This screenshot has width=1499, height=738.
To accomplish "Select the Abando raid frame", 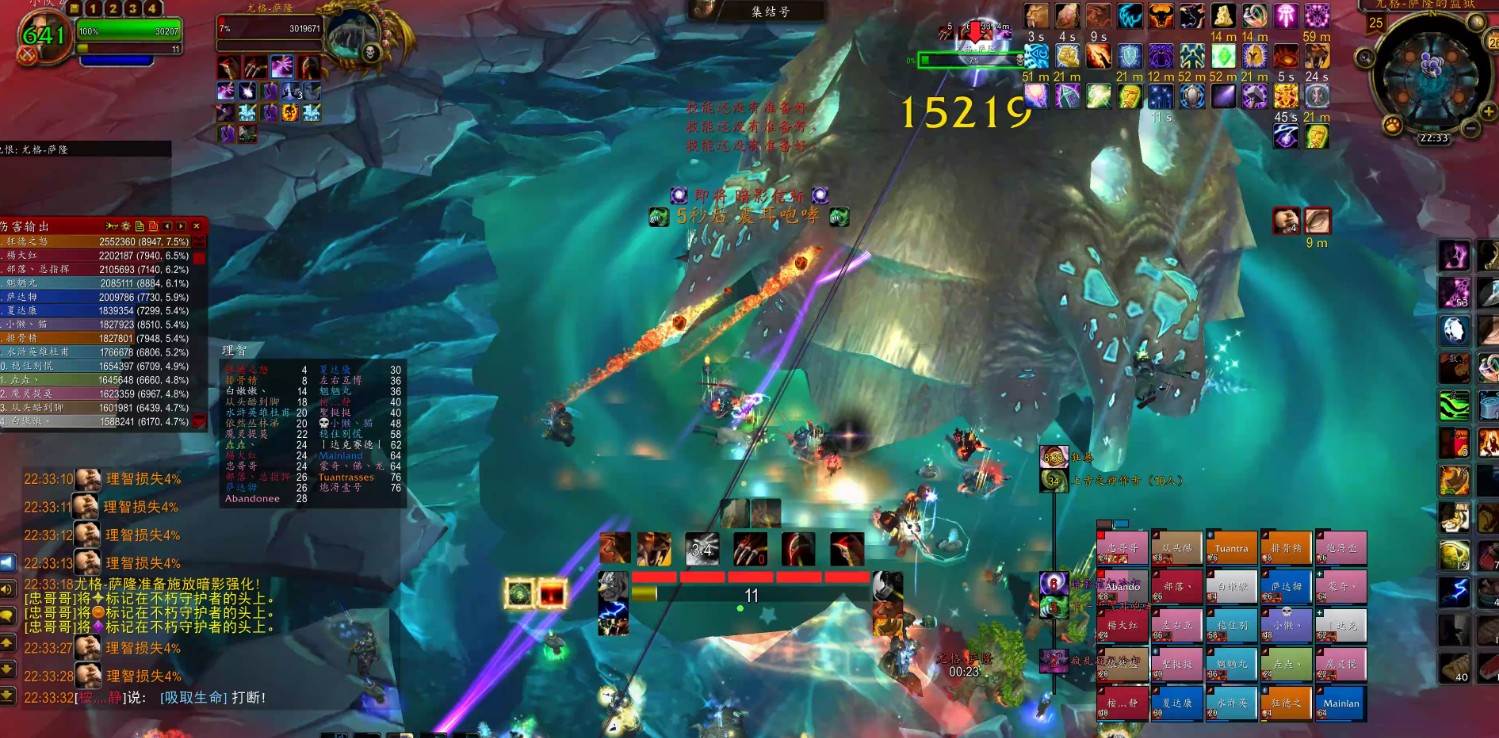I will [x=1122, y=586].
